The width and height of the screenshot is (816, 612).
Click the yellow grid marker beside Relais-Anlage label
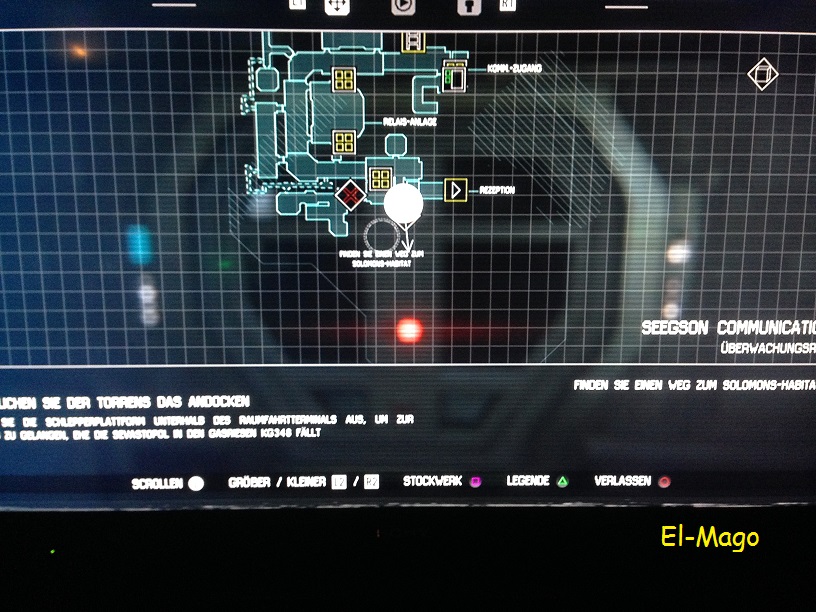[344, 142]
